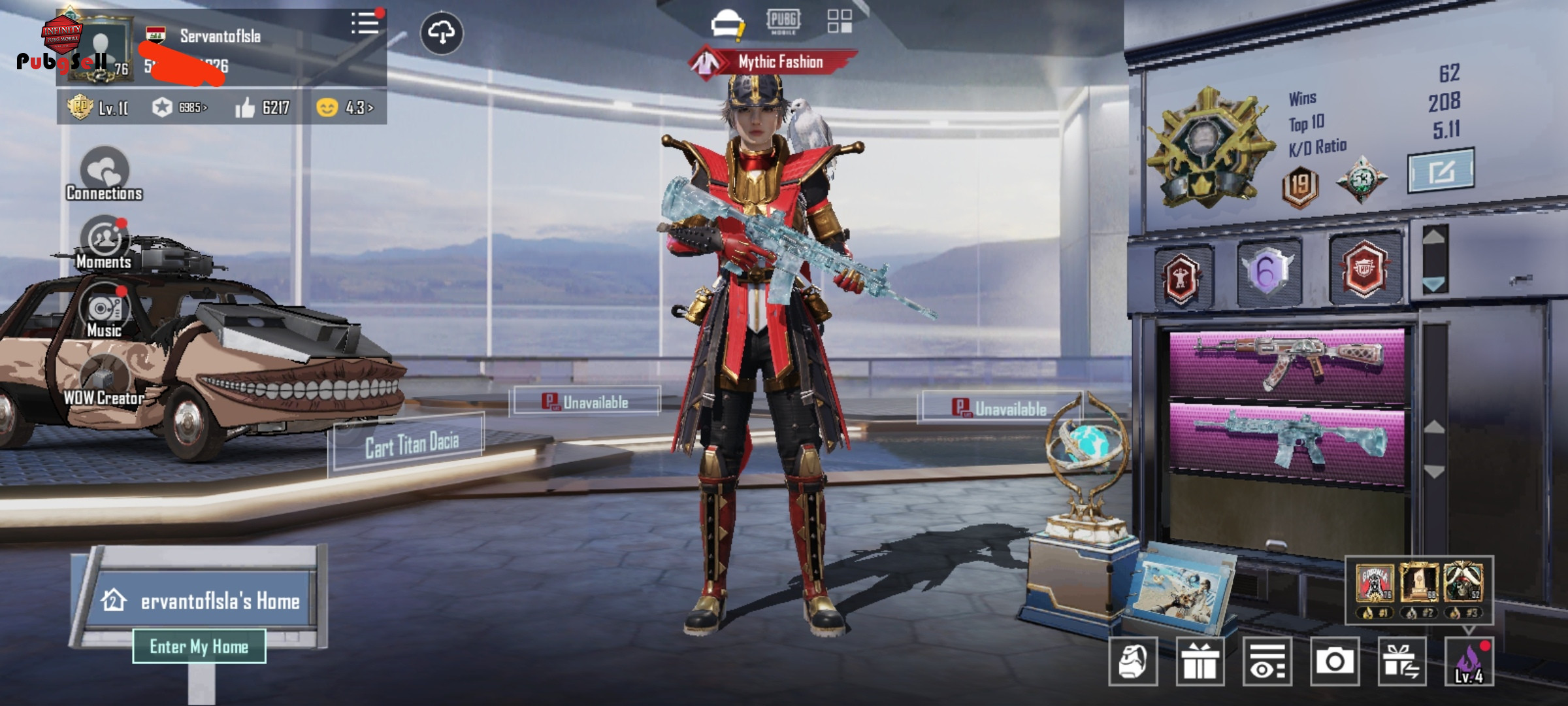This screenshot has width=1568, height=706.
Task: Open the gift box button
Action: pos(1200,662)
